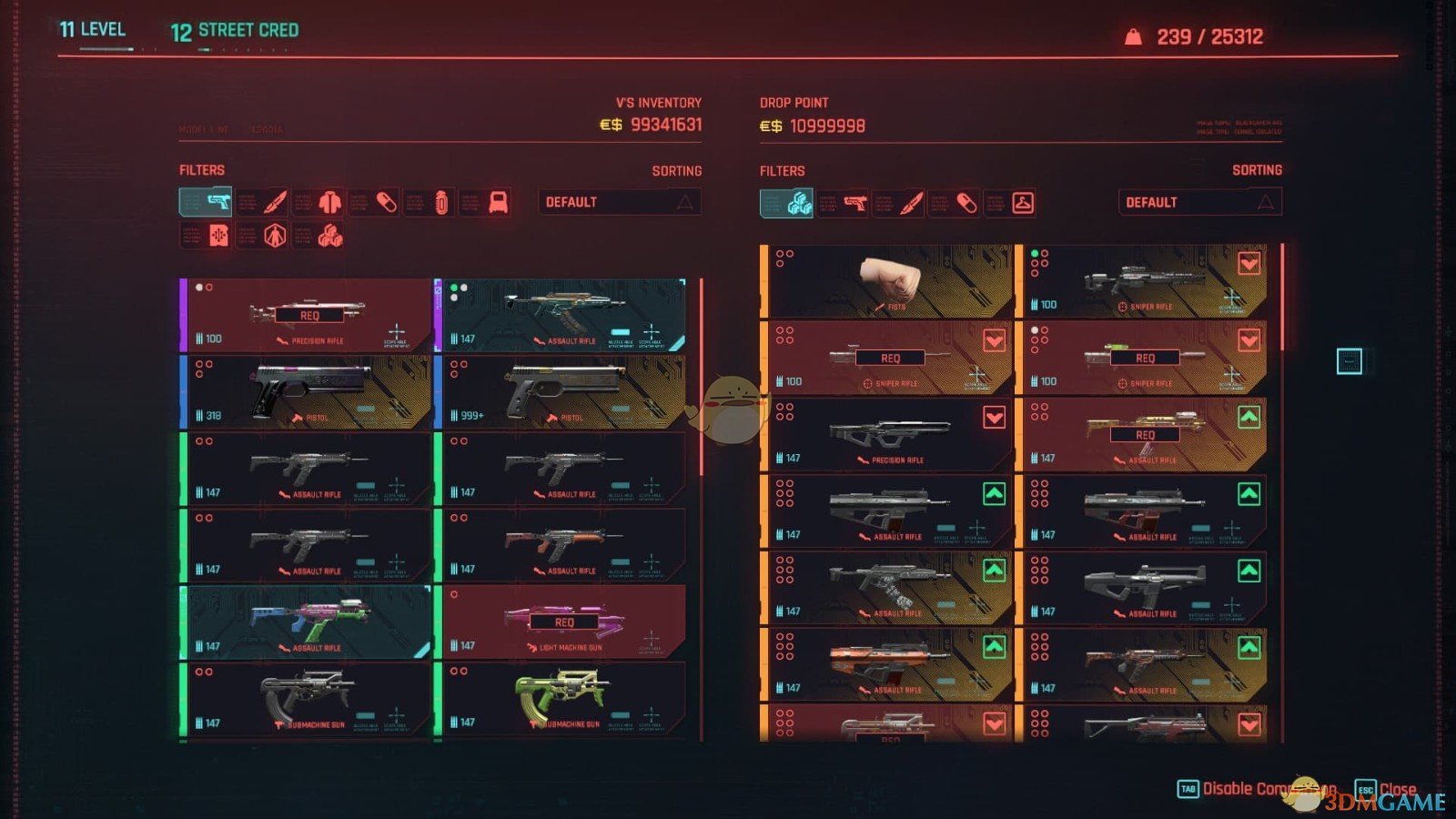The height and width of the screenshot is (819, 1456).
Task: Toggle the consumables filter in V's inventory
Action: (x=386, y=201)
